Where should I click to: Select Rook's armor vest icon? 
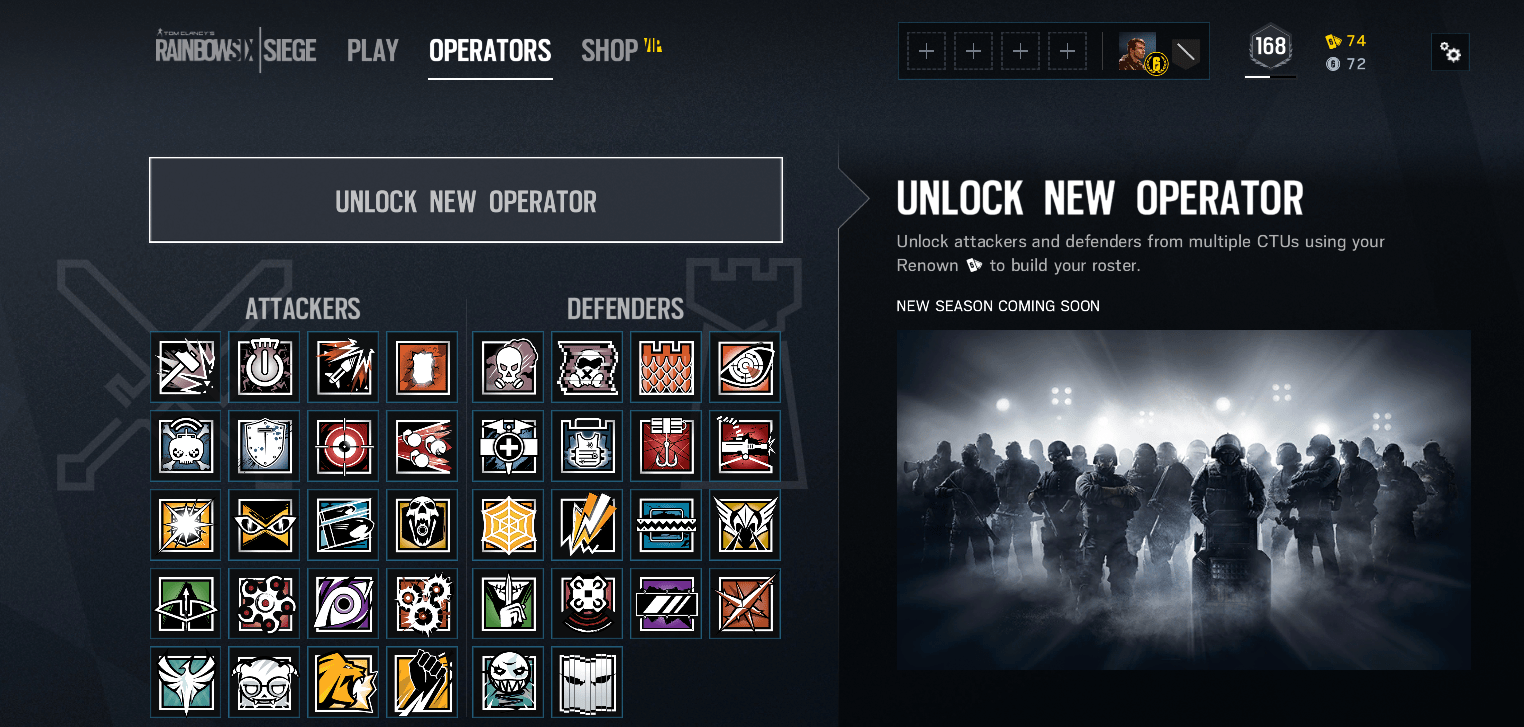tap(586, 445)
